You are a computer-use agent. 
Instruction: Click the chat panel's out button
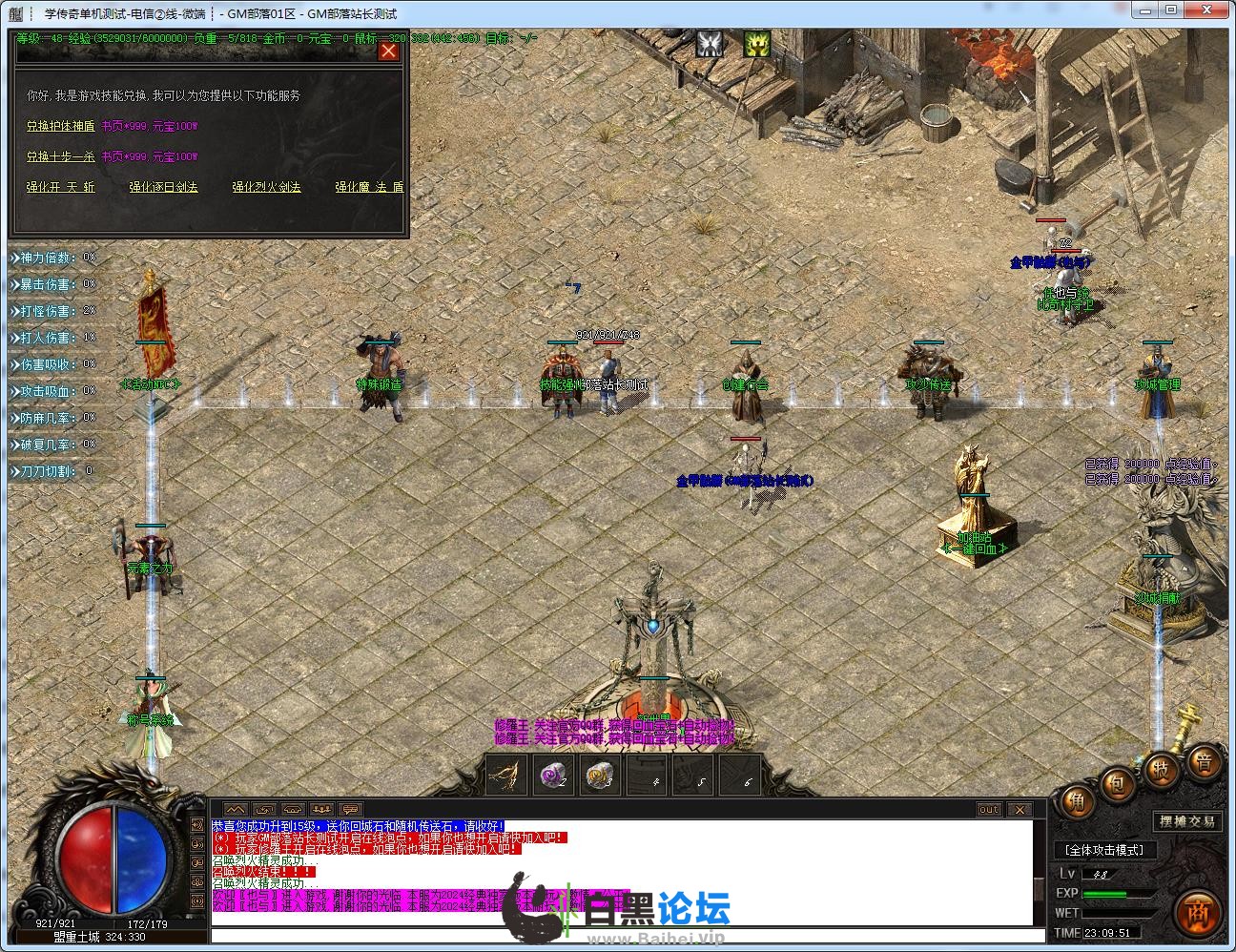tap(989, 810)
